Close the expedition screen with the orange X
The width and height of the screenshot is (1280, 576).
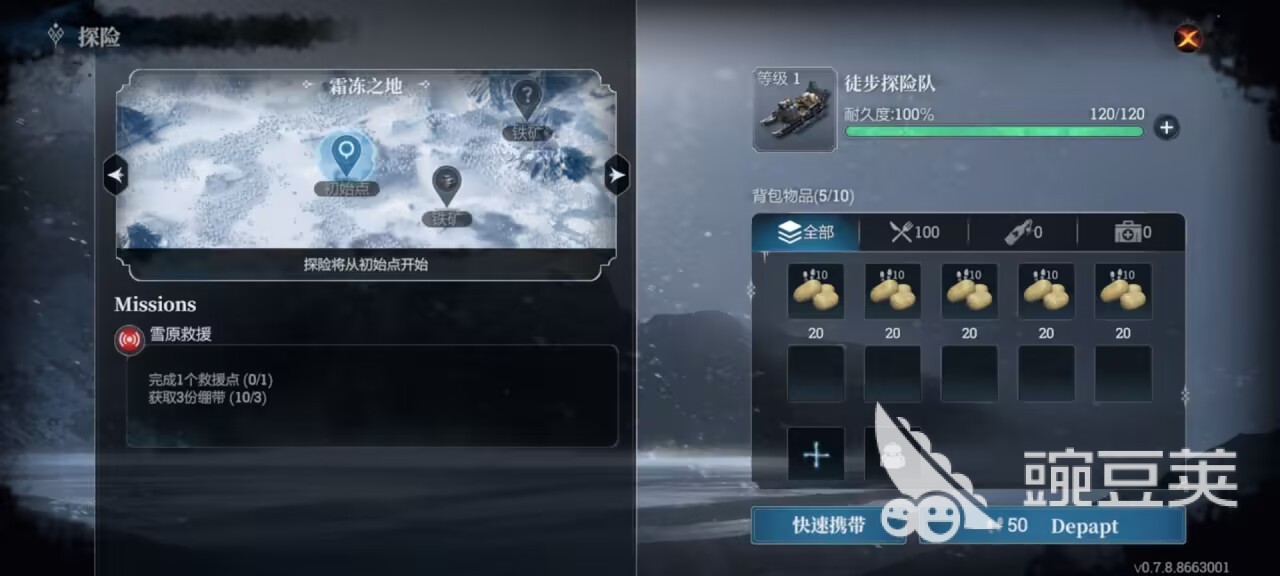click(1187, 38)
